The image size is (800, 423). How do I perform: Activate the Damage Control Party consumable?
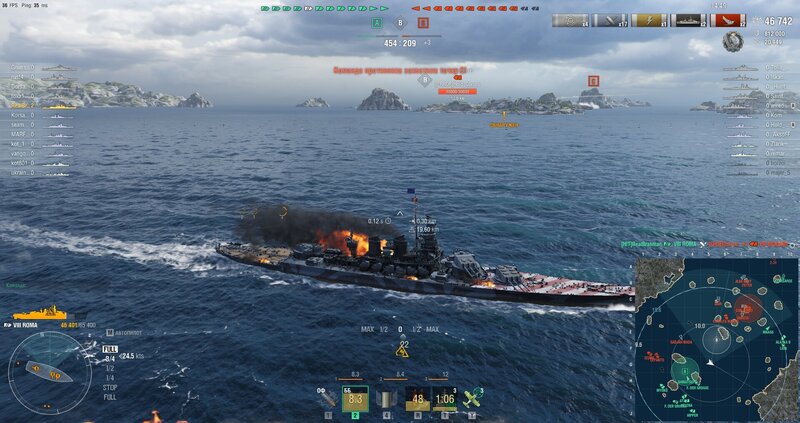[418, 399]
